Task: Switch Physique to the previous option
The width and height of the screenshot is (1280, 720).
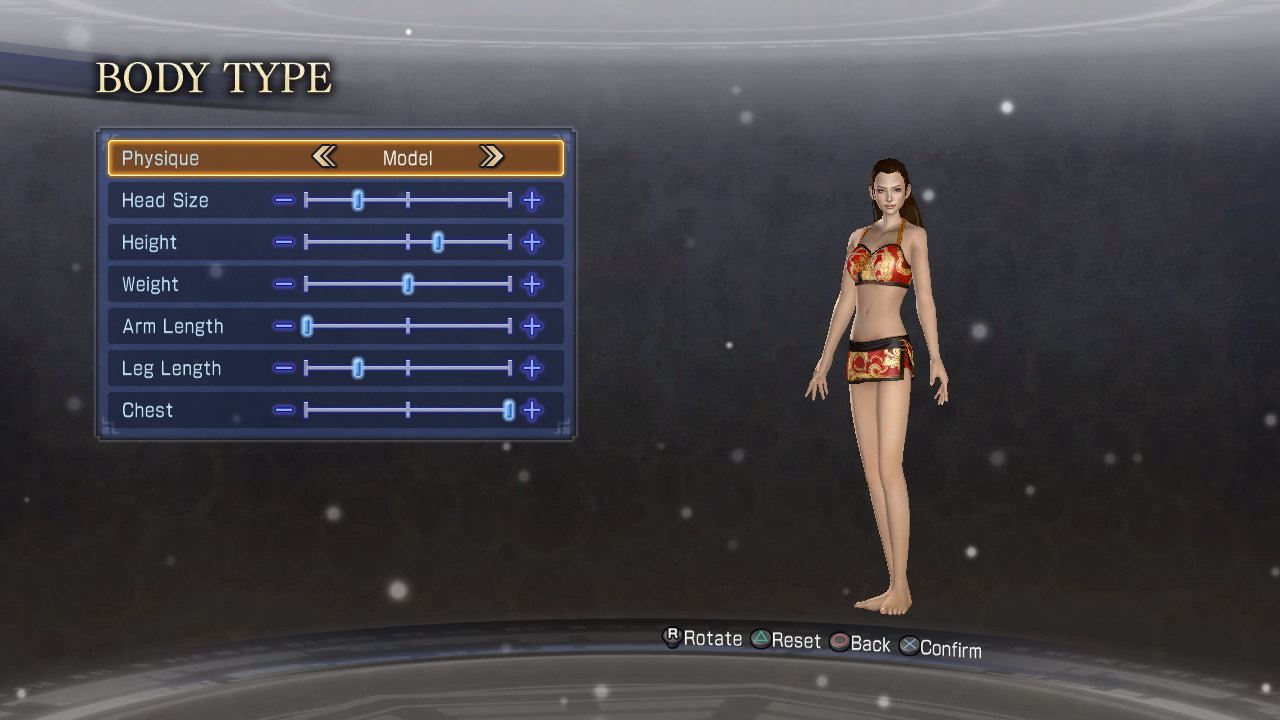Action: 323,157
